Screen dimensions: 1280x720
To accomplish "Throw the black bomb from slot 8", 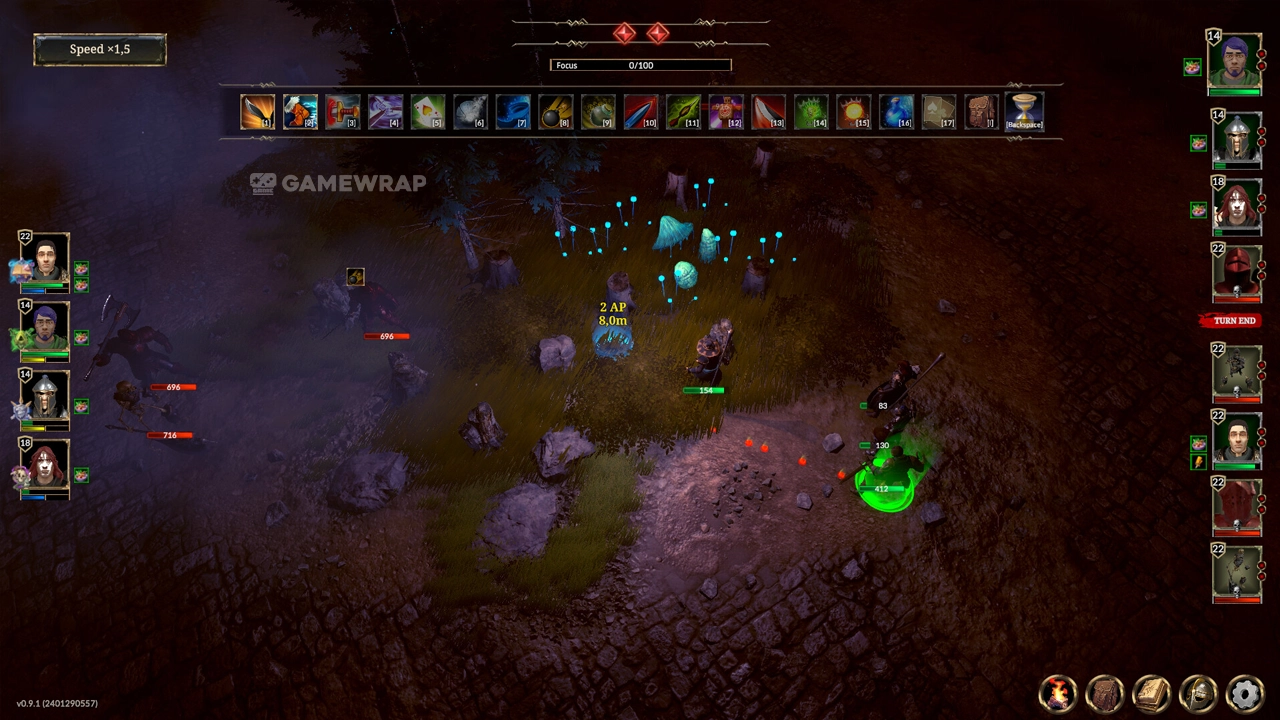I will (x=555, y=111).
